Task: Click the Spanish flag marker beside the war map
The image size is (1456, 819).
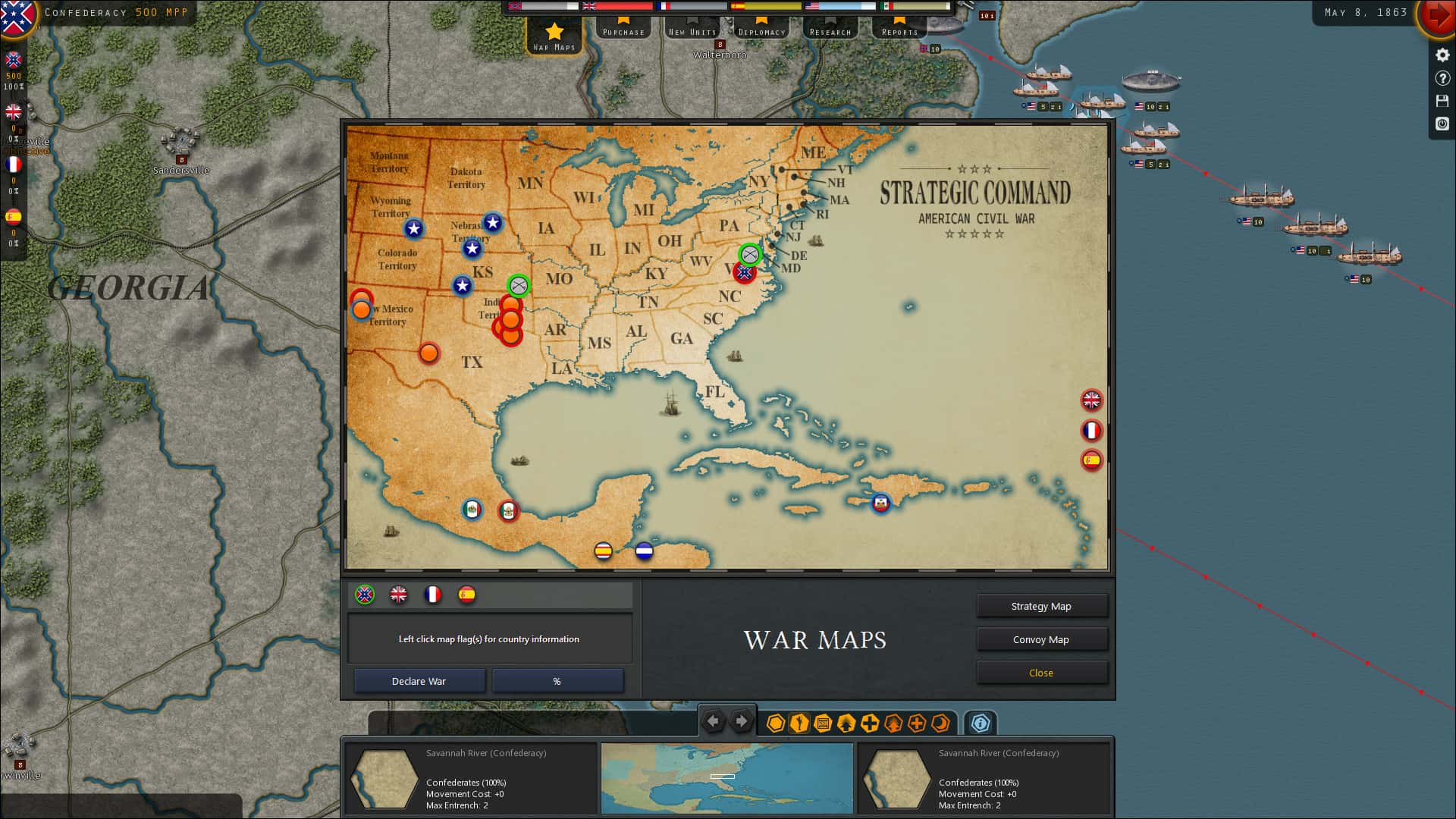Action: [x=1092, y=460]
